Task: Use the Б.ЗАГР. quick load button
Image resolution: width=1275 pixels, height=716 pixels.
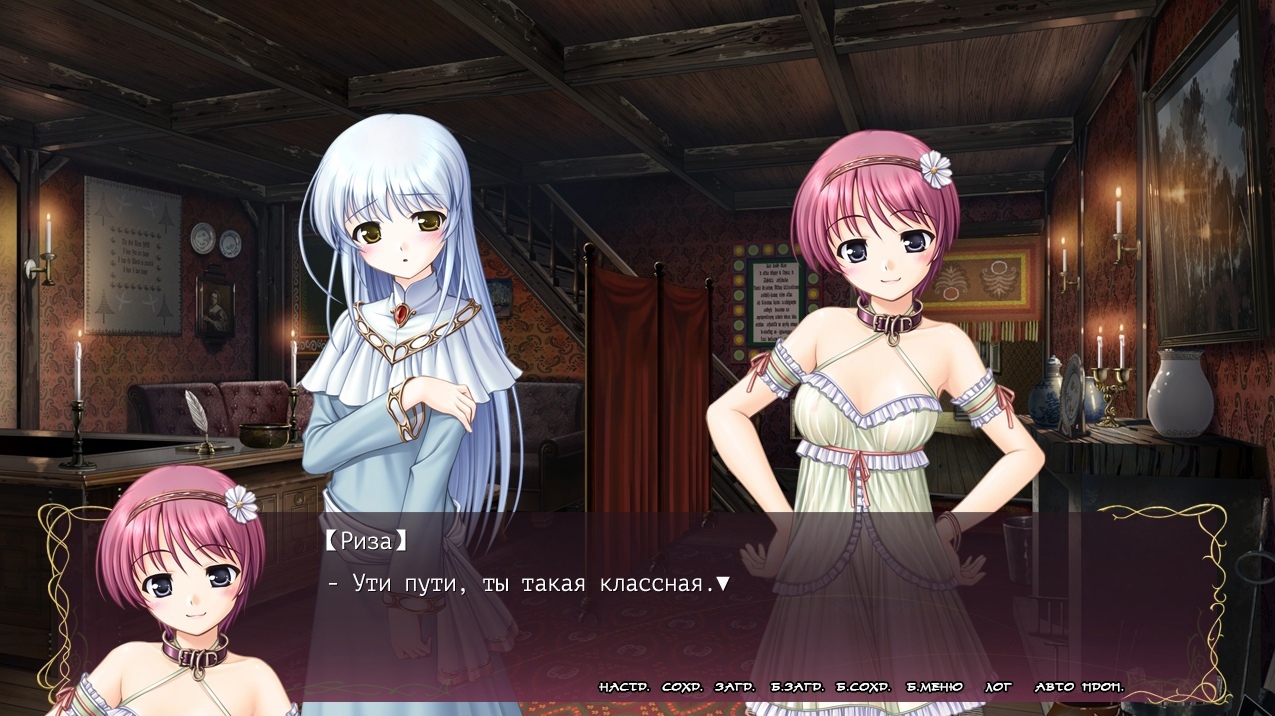Action: (x=797, y=687)
